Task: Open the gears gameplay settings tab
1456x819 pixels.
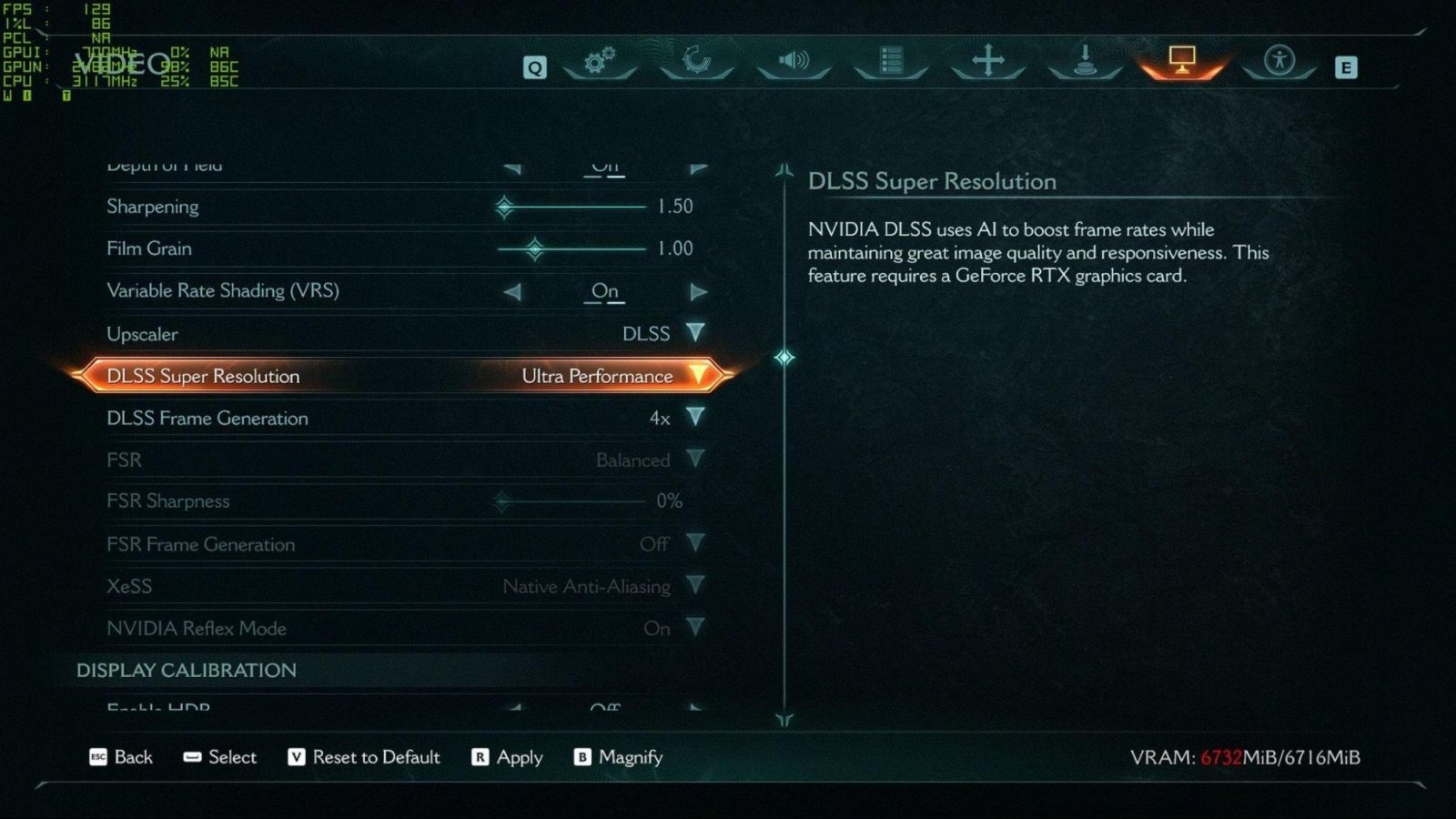Action: click(x=600, y=61)
